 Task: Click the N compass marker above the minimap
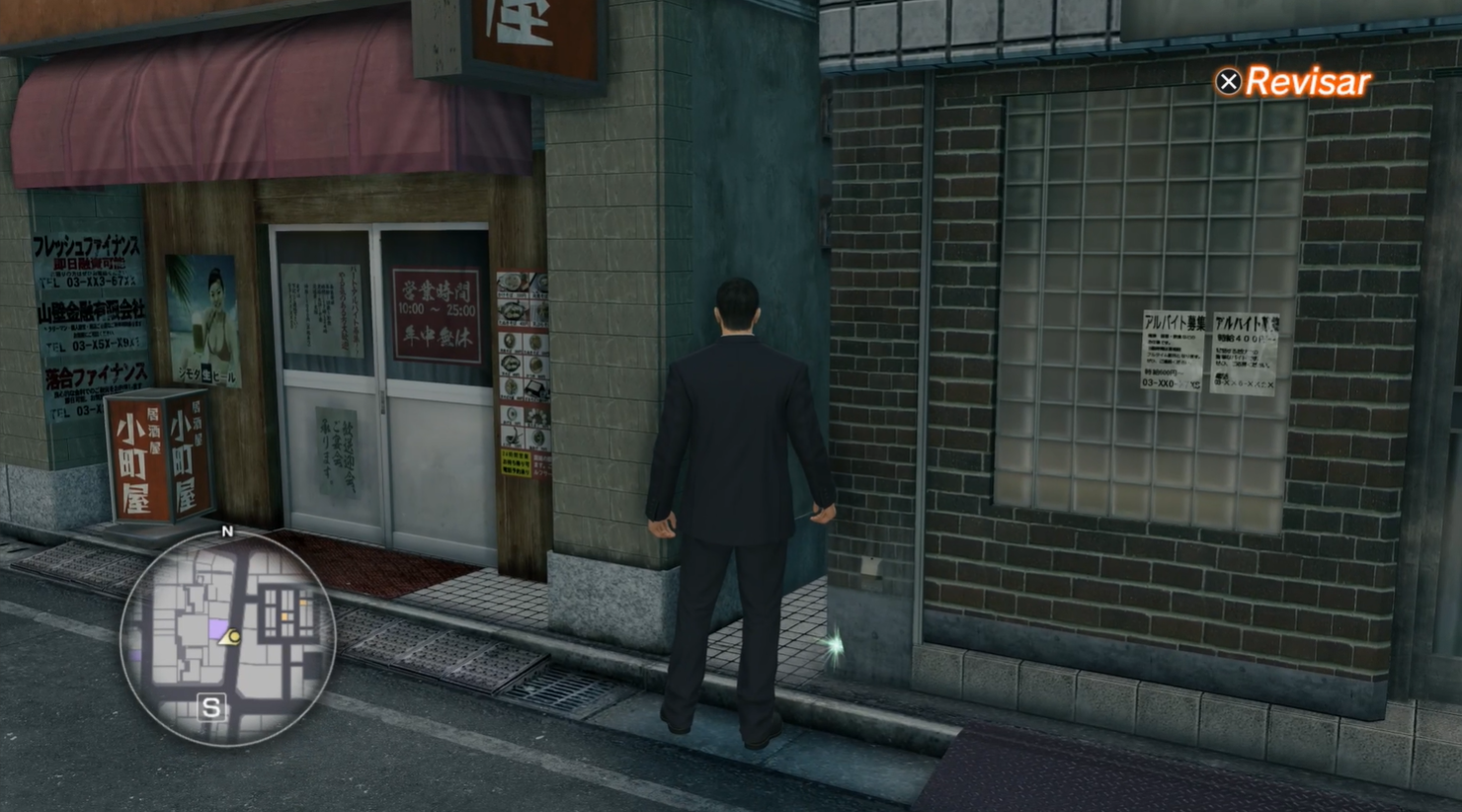pos(227,532)
